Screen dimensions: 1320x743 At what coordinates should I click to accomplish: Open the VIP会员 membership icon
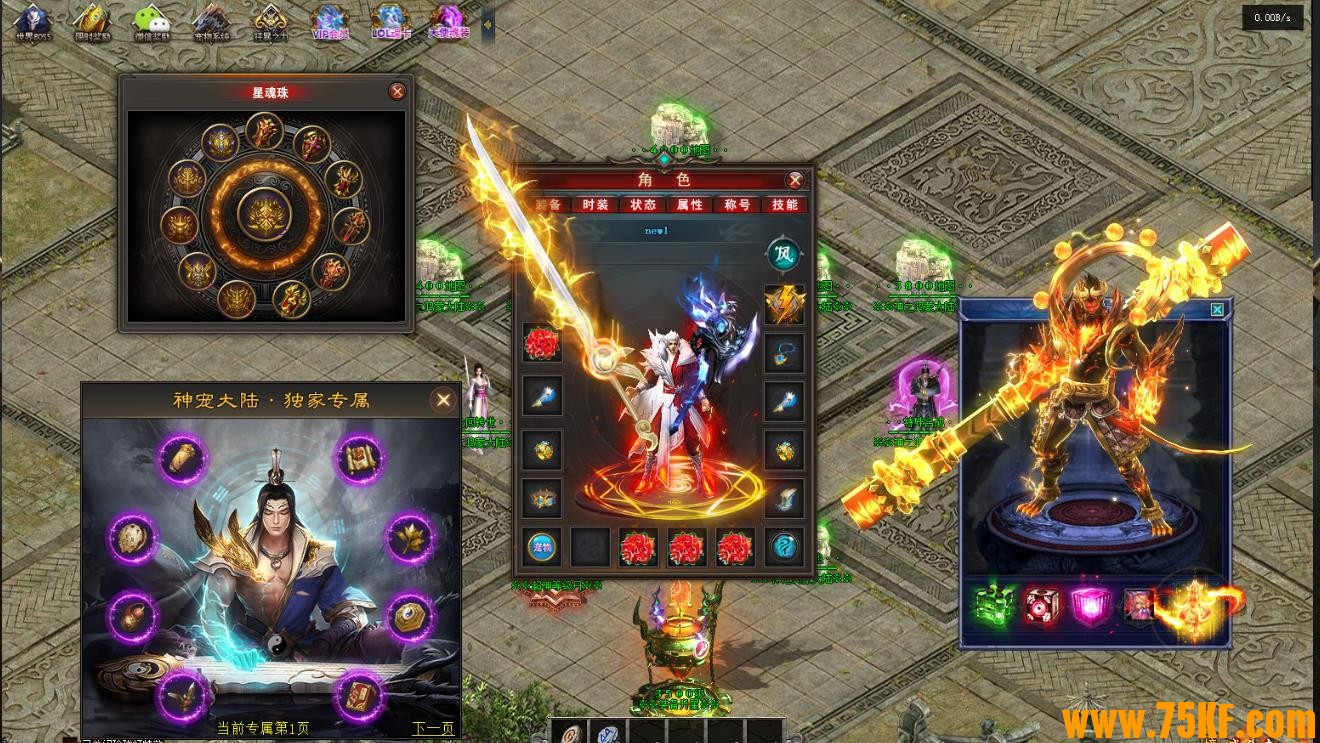click(x=329, y=22)
